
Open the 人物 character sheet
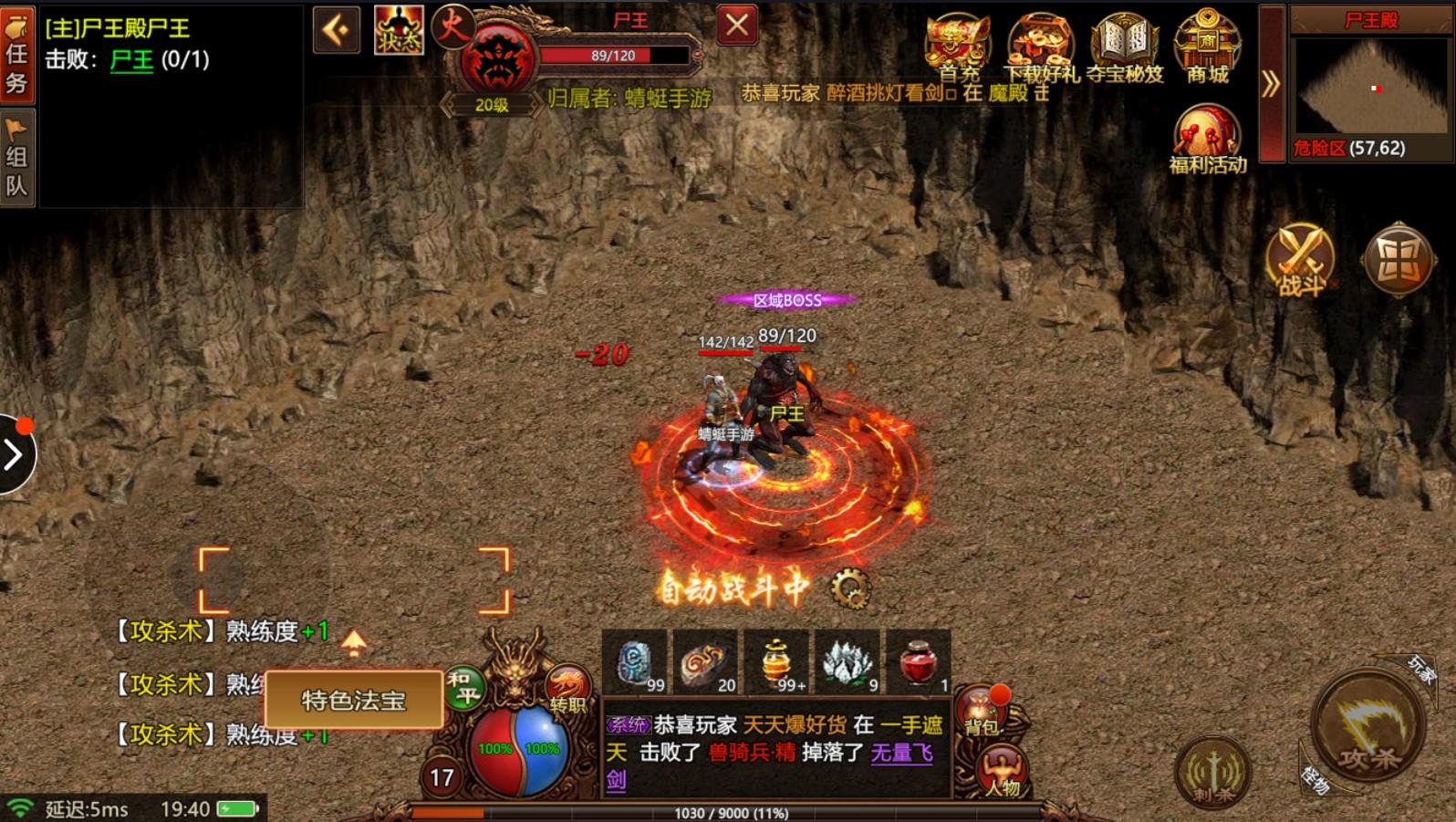(1001, 771)
